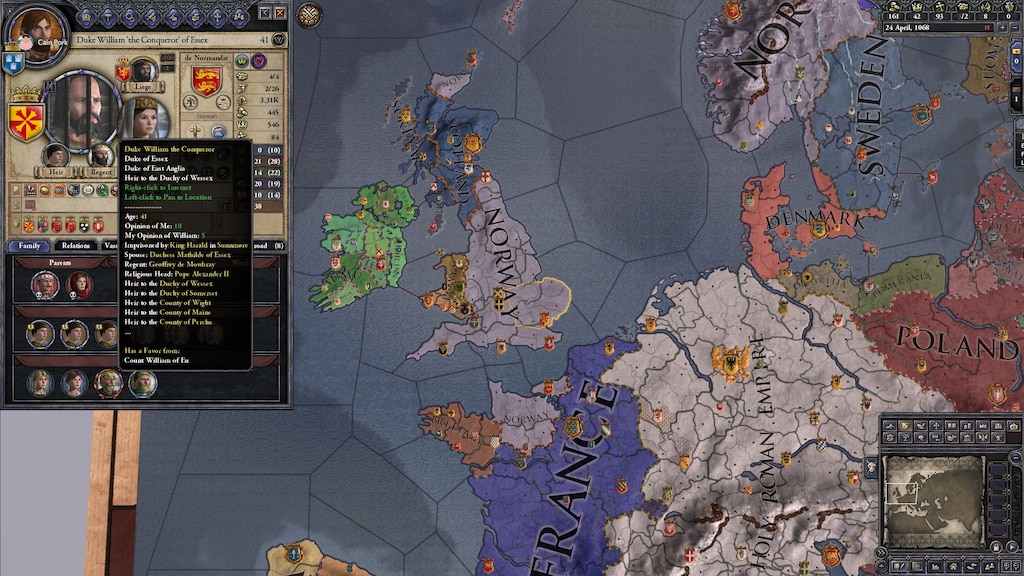The width and height of the screenshot is (1024, 576).
Task: Click the Heir portrait
Action: 56,157
